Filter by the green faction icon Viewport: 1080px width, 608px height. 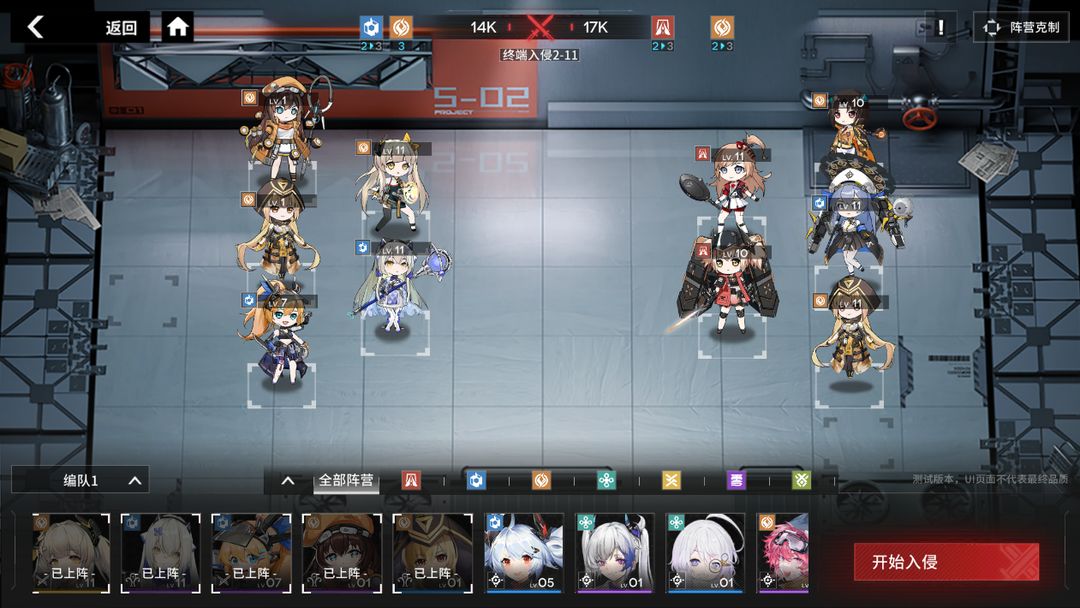[800, 481]
